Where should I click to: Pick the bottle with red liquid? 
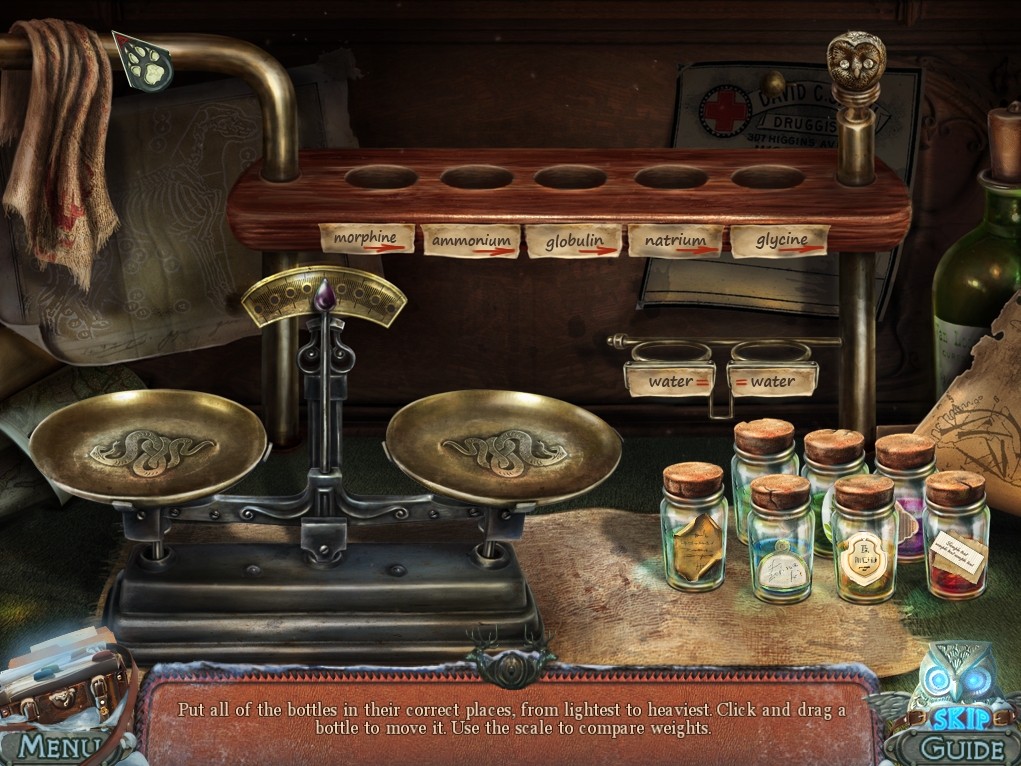coord(957,538)
